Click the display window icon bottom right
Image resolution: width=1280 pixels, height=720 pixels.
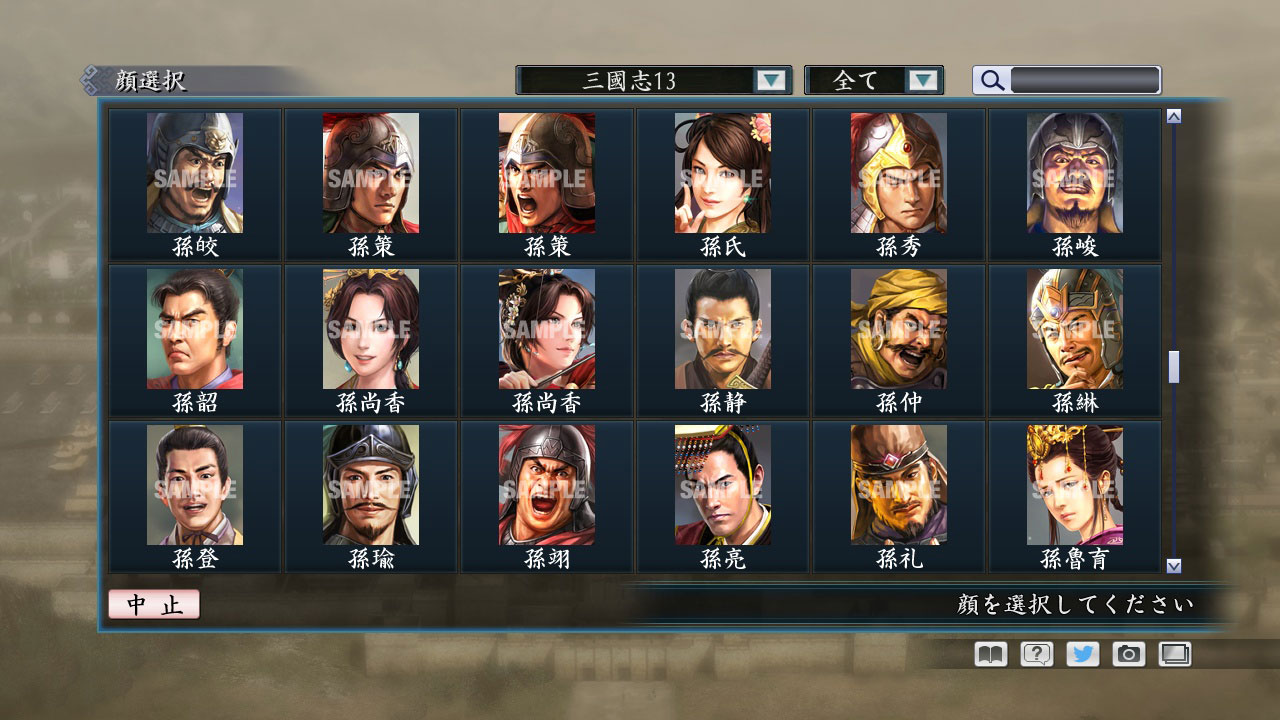click(1173, 654)
